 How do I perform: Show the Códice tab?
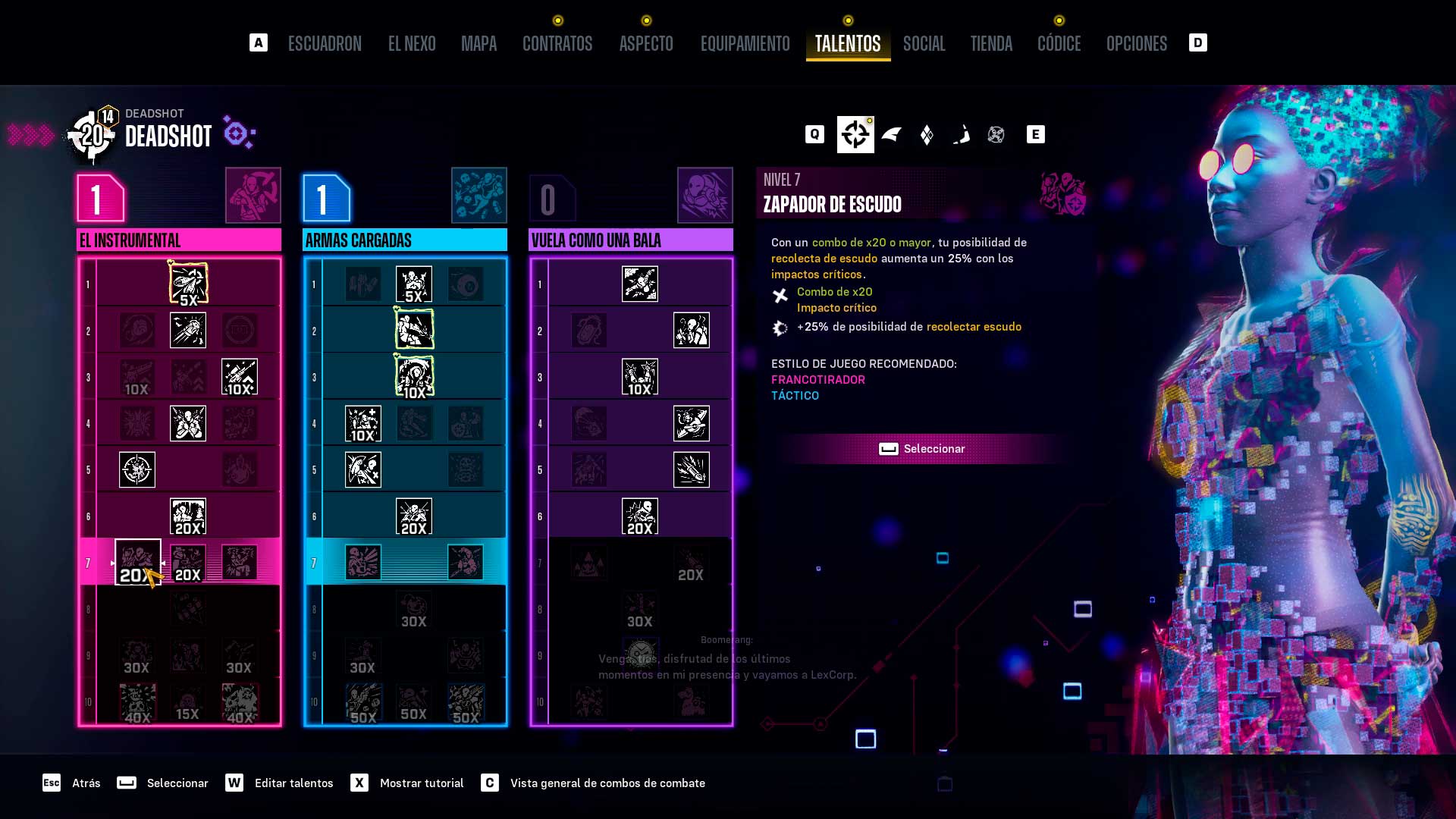click(x=1059, y=44)
